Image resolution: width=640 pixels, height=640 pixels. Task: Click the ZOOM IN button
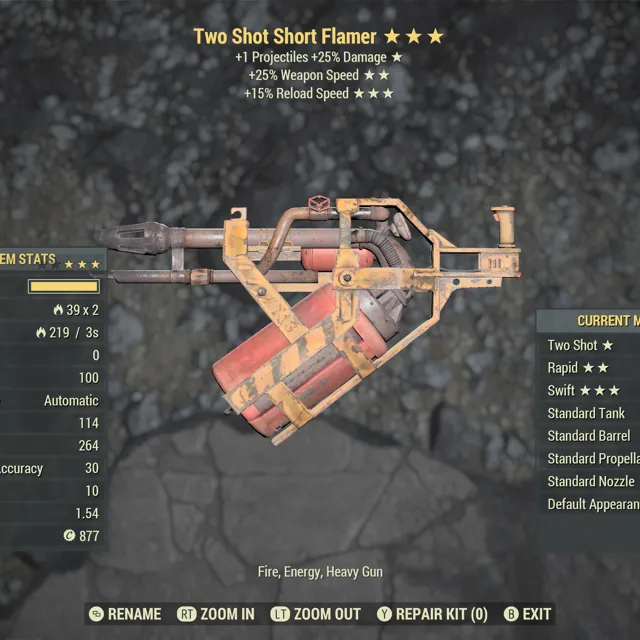(x=215, y=613)
